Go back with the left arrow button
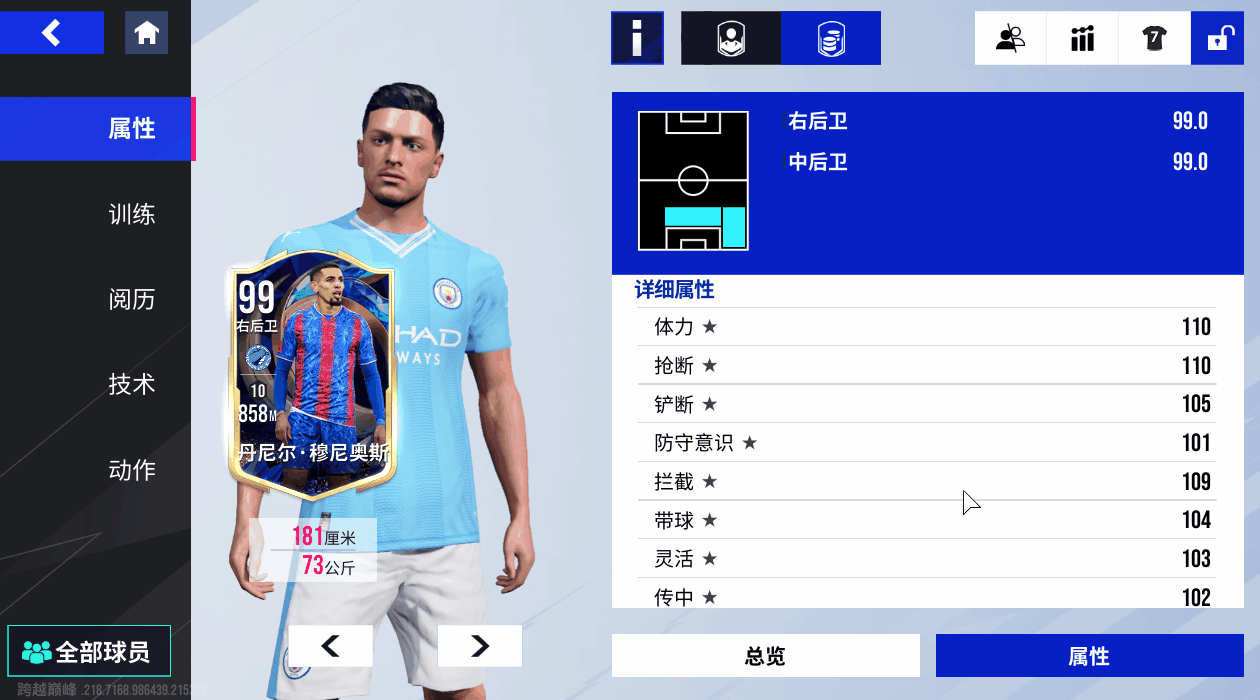Screen dimensions: 1260x700 [x=52, y=33]
